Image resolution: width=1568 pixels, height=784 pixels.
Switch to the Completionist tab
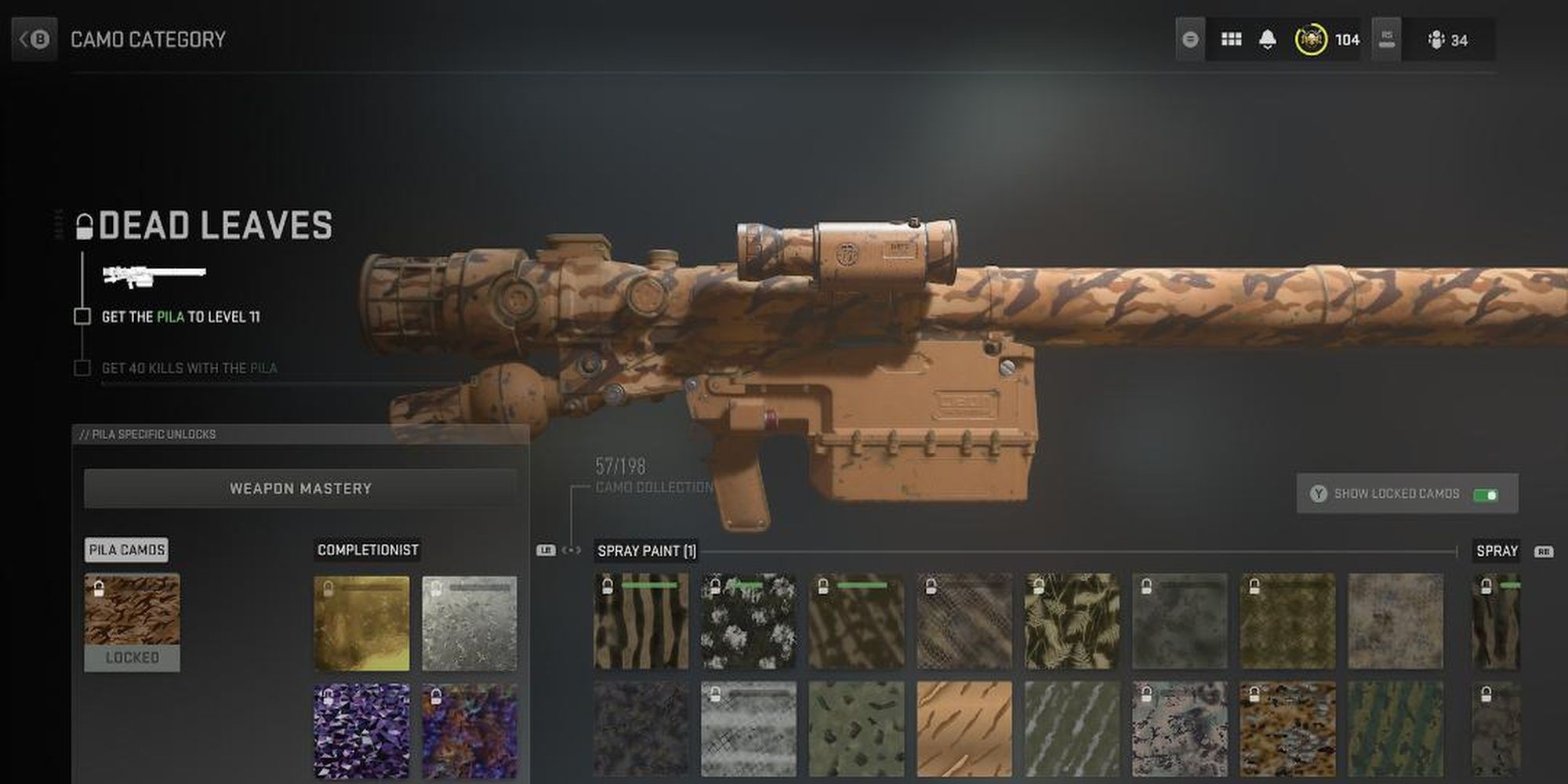click(367, 550)
